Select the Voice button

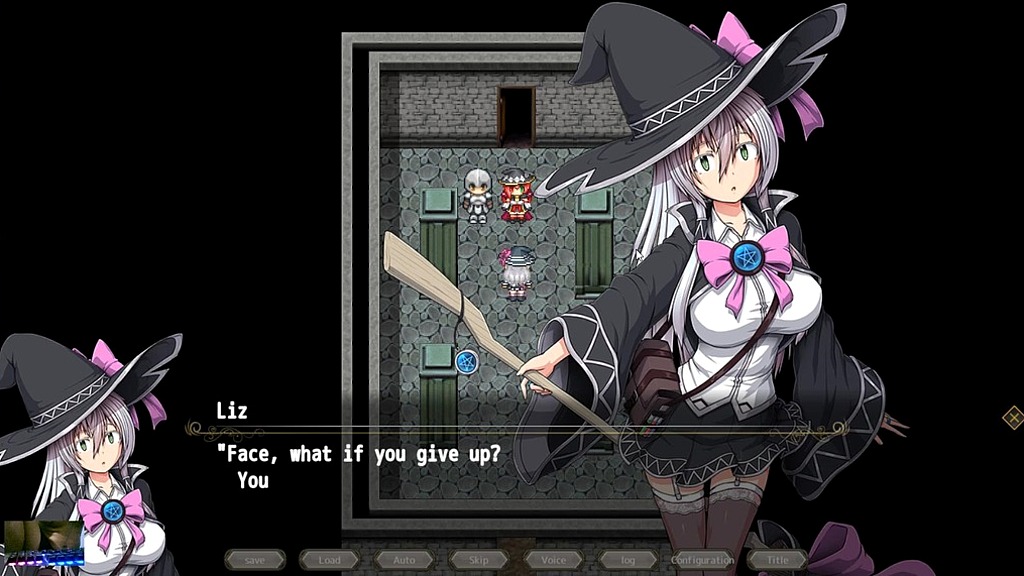tap(553, 560)
